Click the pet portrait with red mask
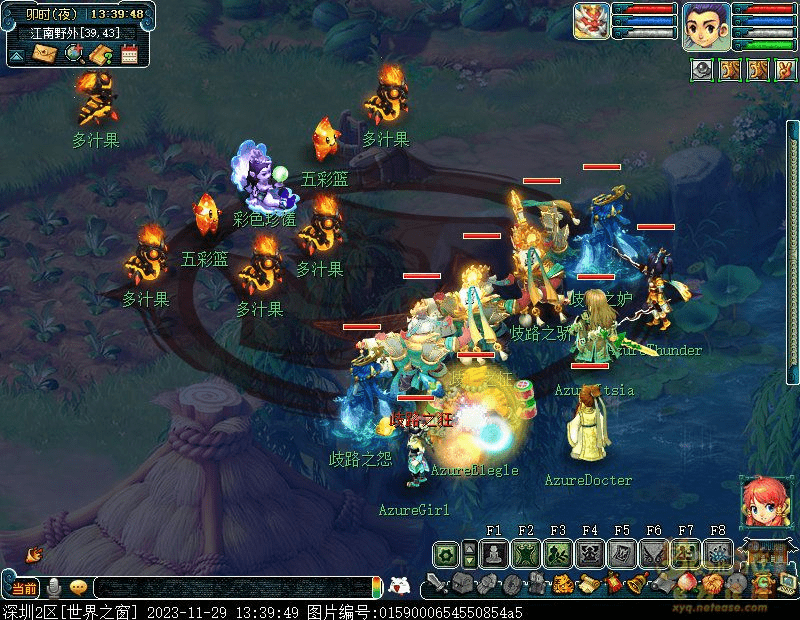Image resolution: width=800 pixels, height=620 pixels. tap(591, 21)
